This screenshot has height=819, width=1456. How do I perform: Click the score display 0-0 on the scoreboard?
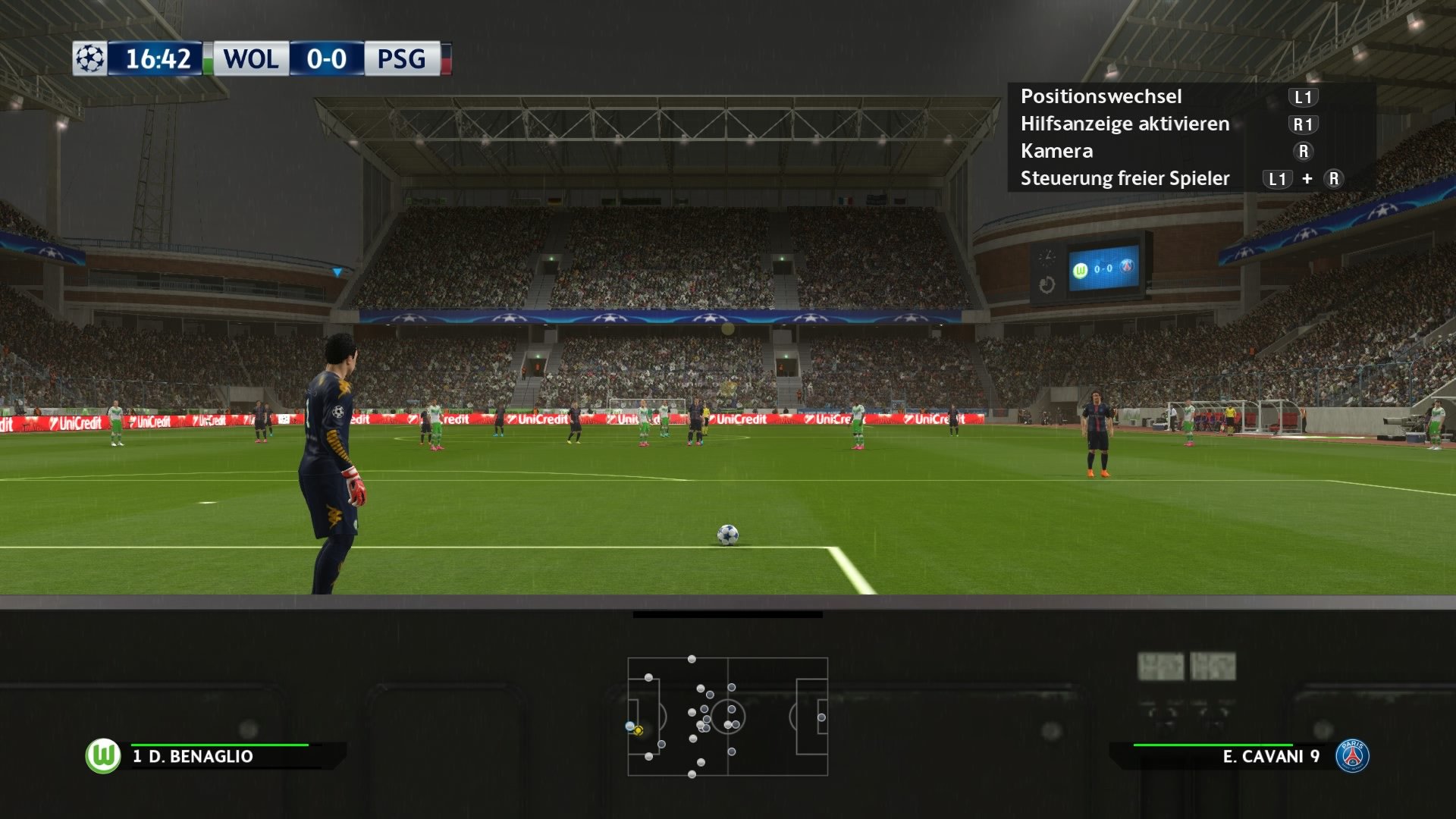click(328, 57)
